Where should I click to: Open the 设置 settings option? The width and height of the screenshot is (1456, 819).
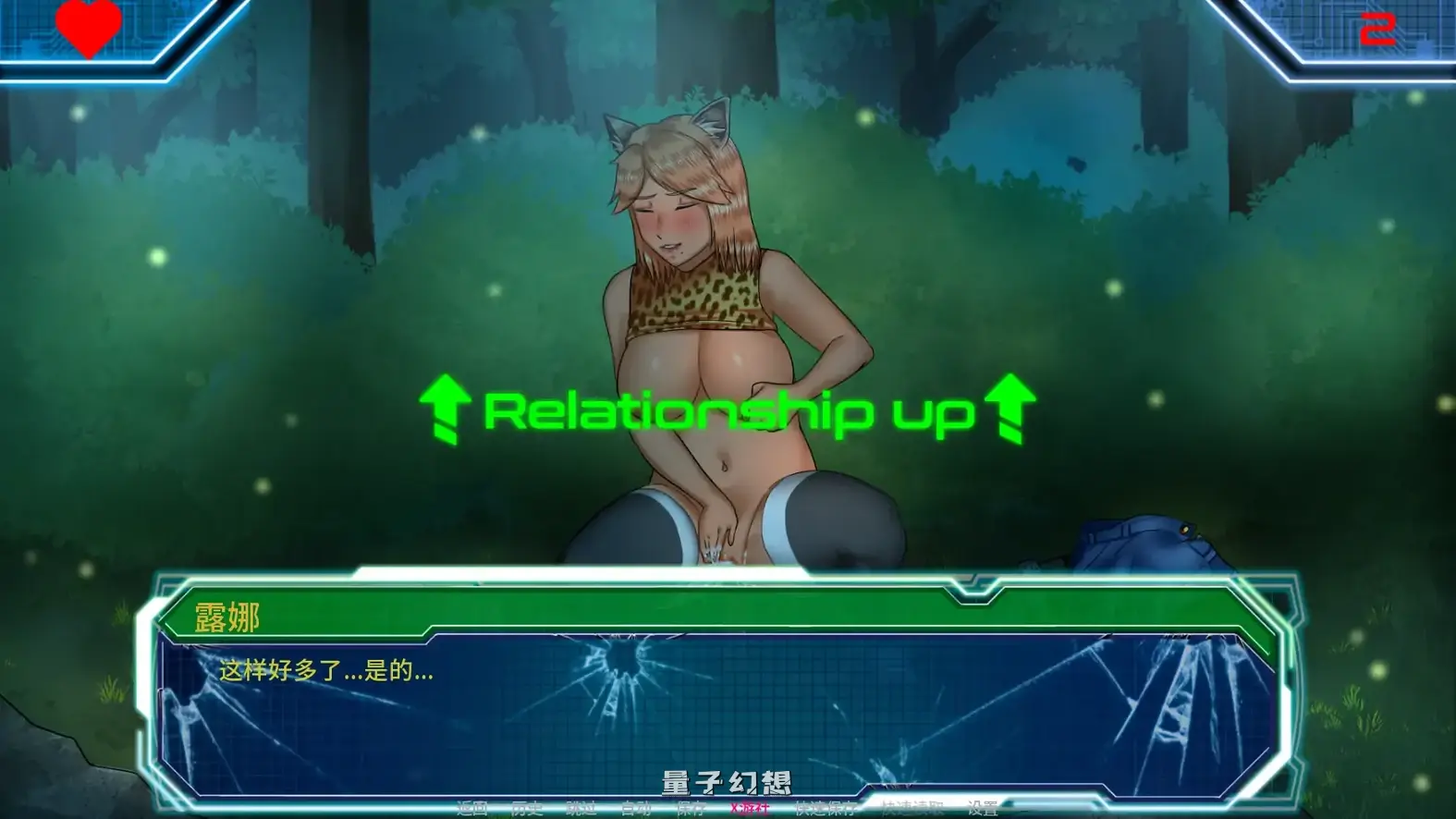[985, 808]
